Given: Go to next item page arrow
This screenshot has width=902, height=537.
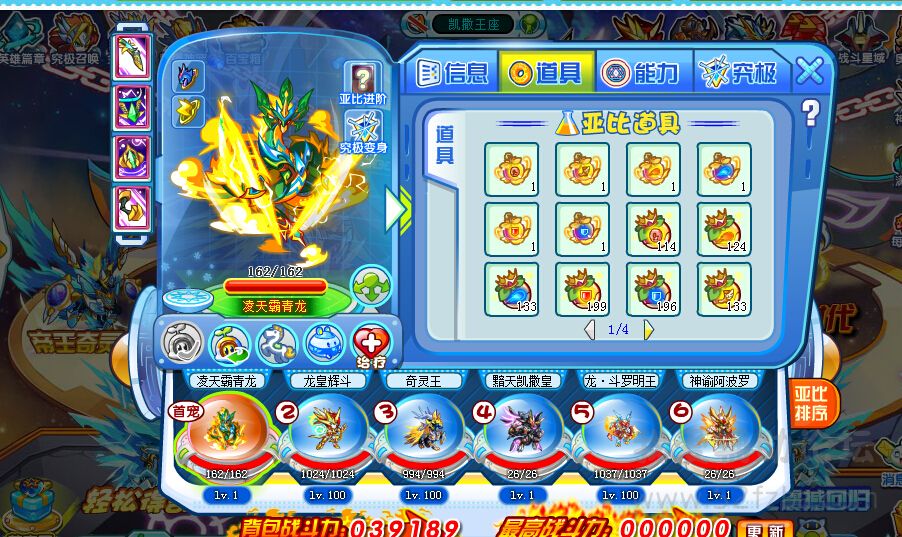Looking at the screenshot, I should point(648,329).
